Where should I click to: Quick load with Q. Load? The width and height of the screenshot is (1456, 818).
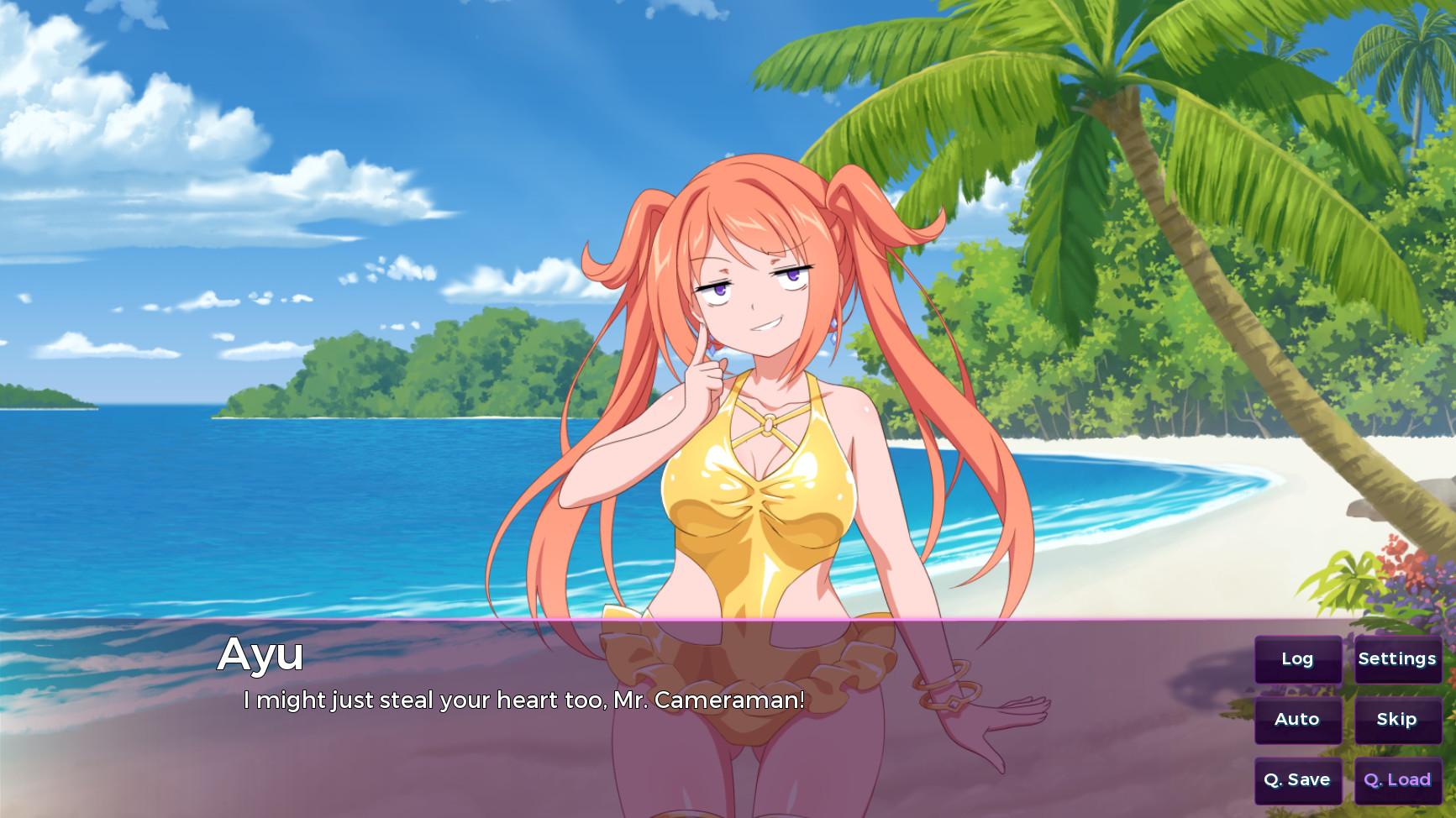[1397, 780]
